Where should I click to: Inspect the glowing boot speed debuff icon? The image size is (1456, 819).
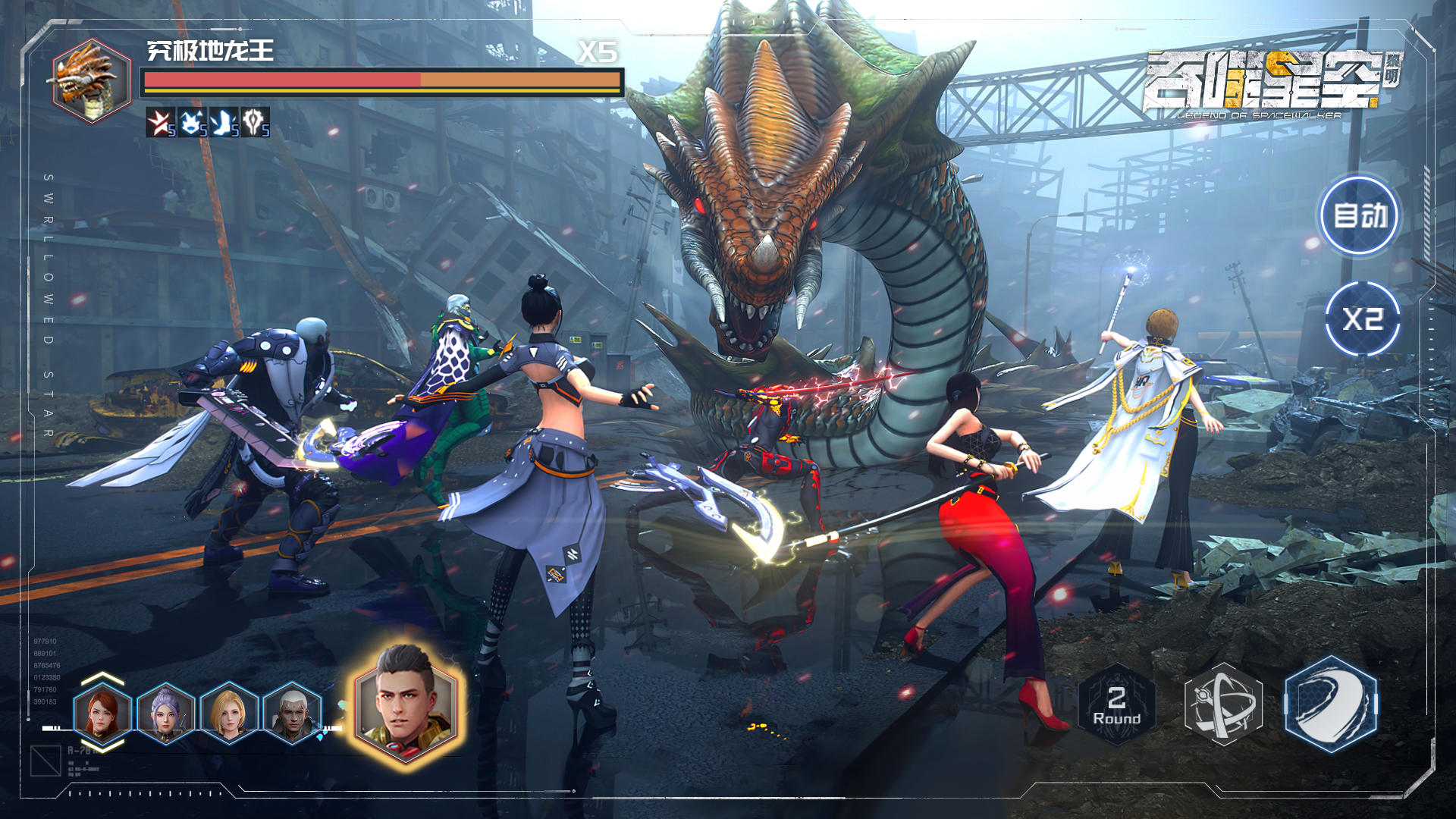pyautogui.click(x=224, y=121)
